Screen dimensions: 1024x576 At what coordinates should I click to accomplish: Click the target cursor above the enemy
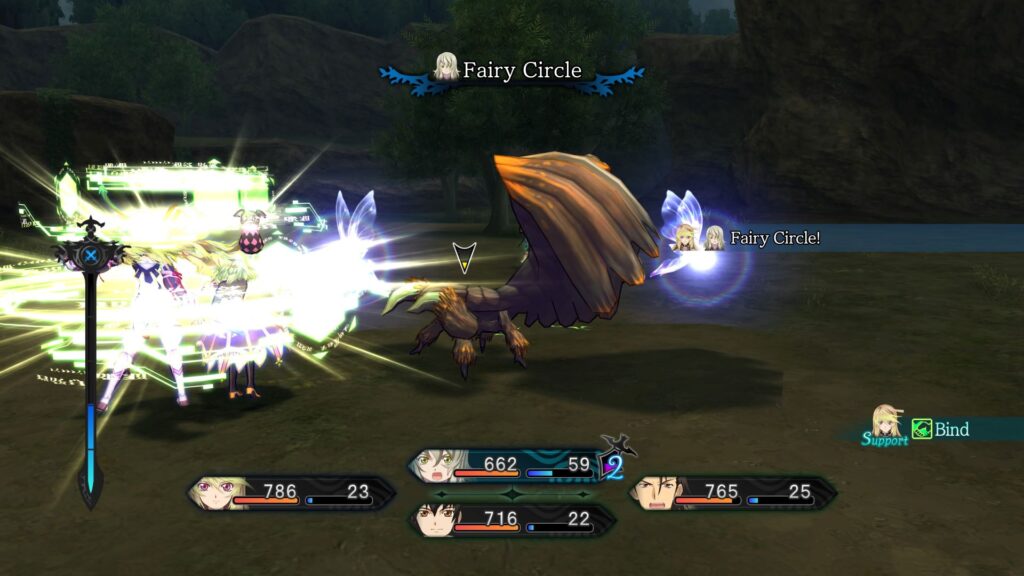[462, 257]
